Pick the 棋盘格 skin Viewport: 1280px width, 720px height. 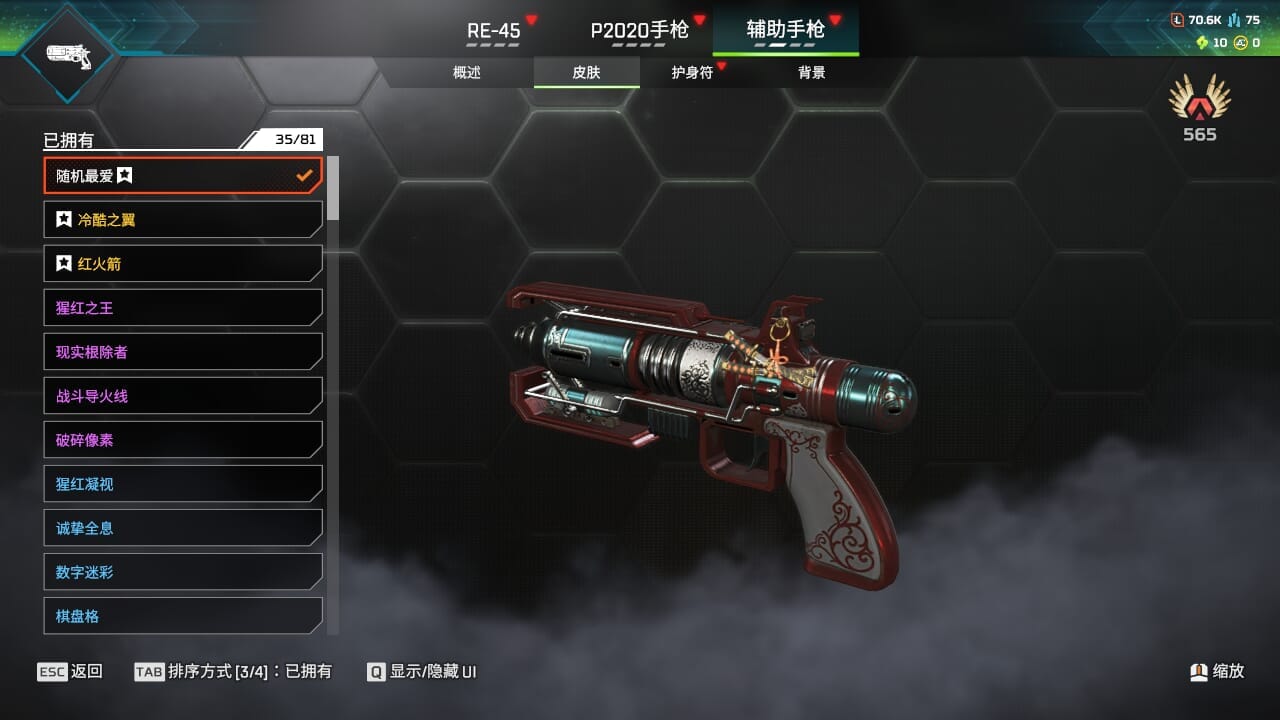click(x=183, y=616)
